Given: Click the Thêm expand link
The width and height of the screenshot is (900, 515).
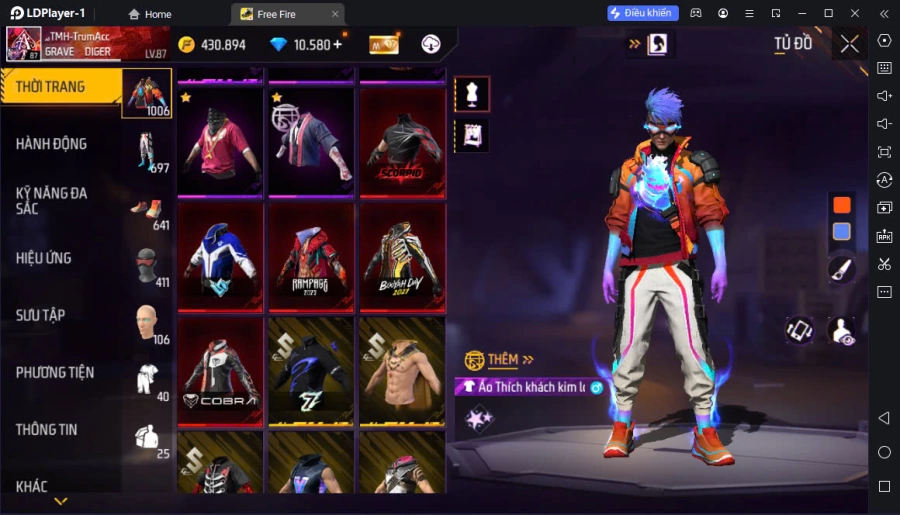Looking at the screenshot, I should 511,360.
